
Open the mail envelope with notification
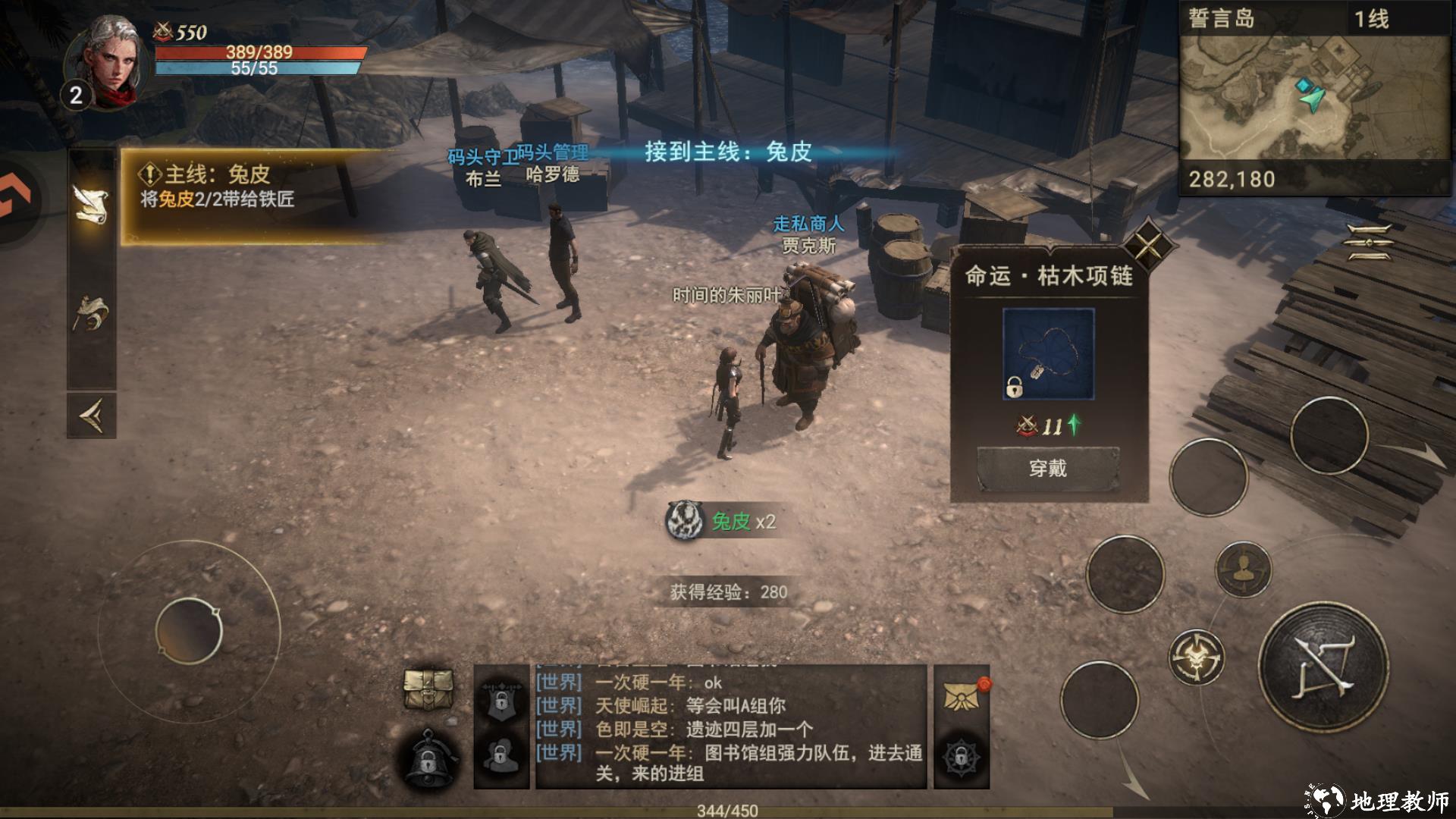click(962, 695)
